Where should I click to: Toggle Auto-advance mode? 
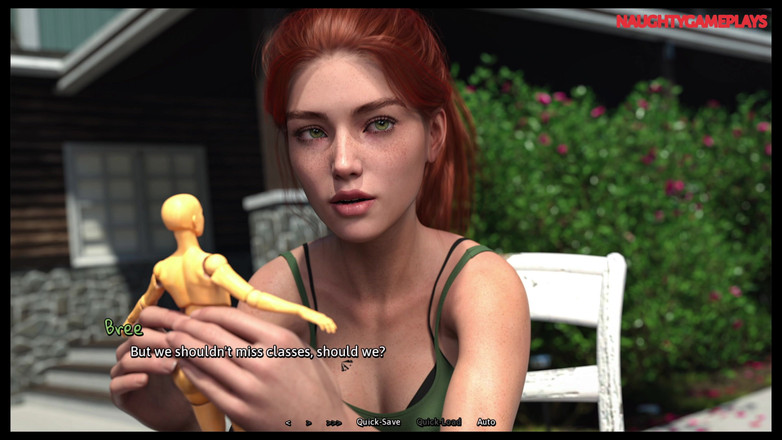486,422
